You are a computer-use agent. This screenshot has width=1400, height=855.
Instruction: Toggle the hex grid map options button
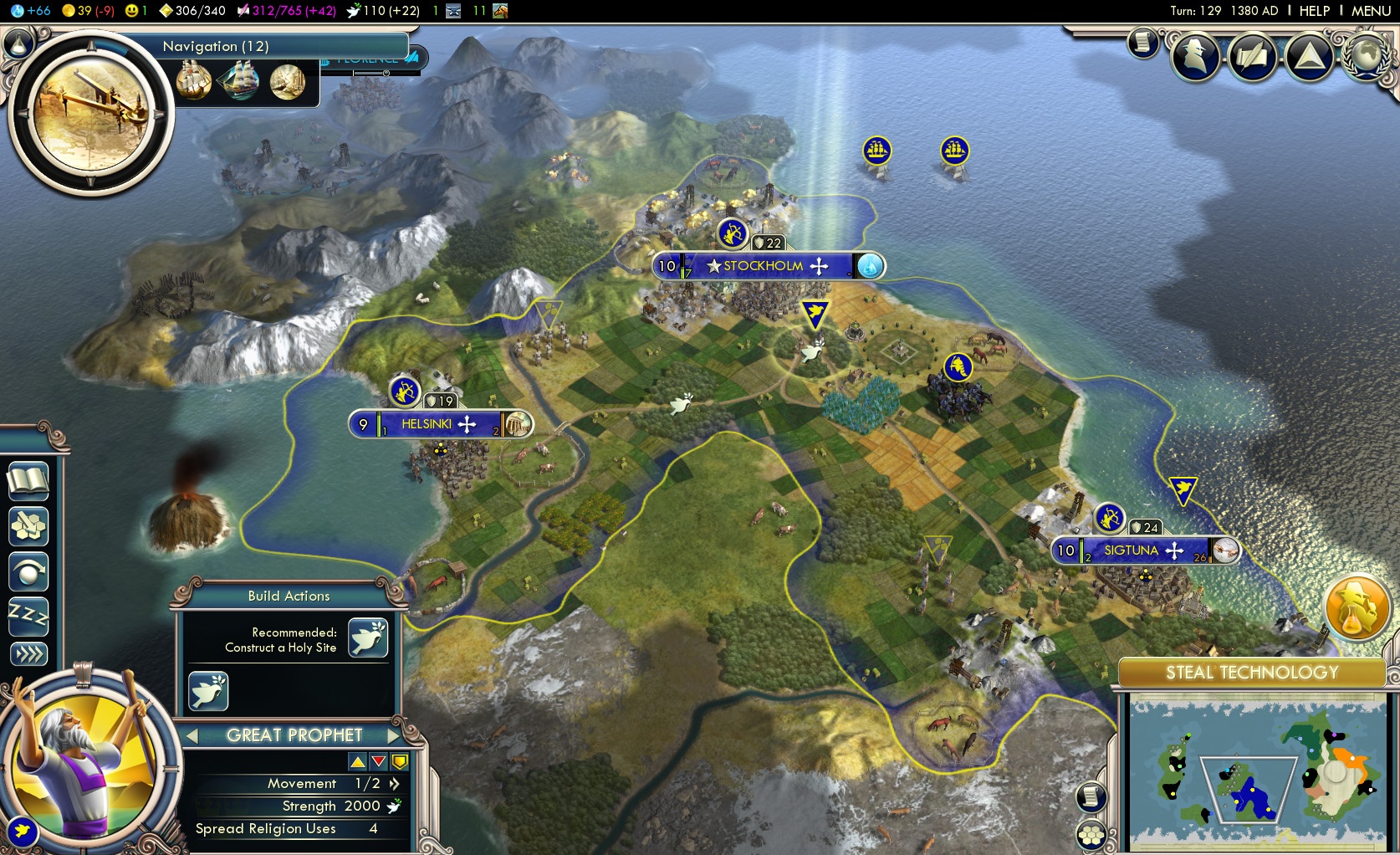pyautogui.click(x=1091, y=834)
